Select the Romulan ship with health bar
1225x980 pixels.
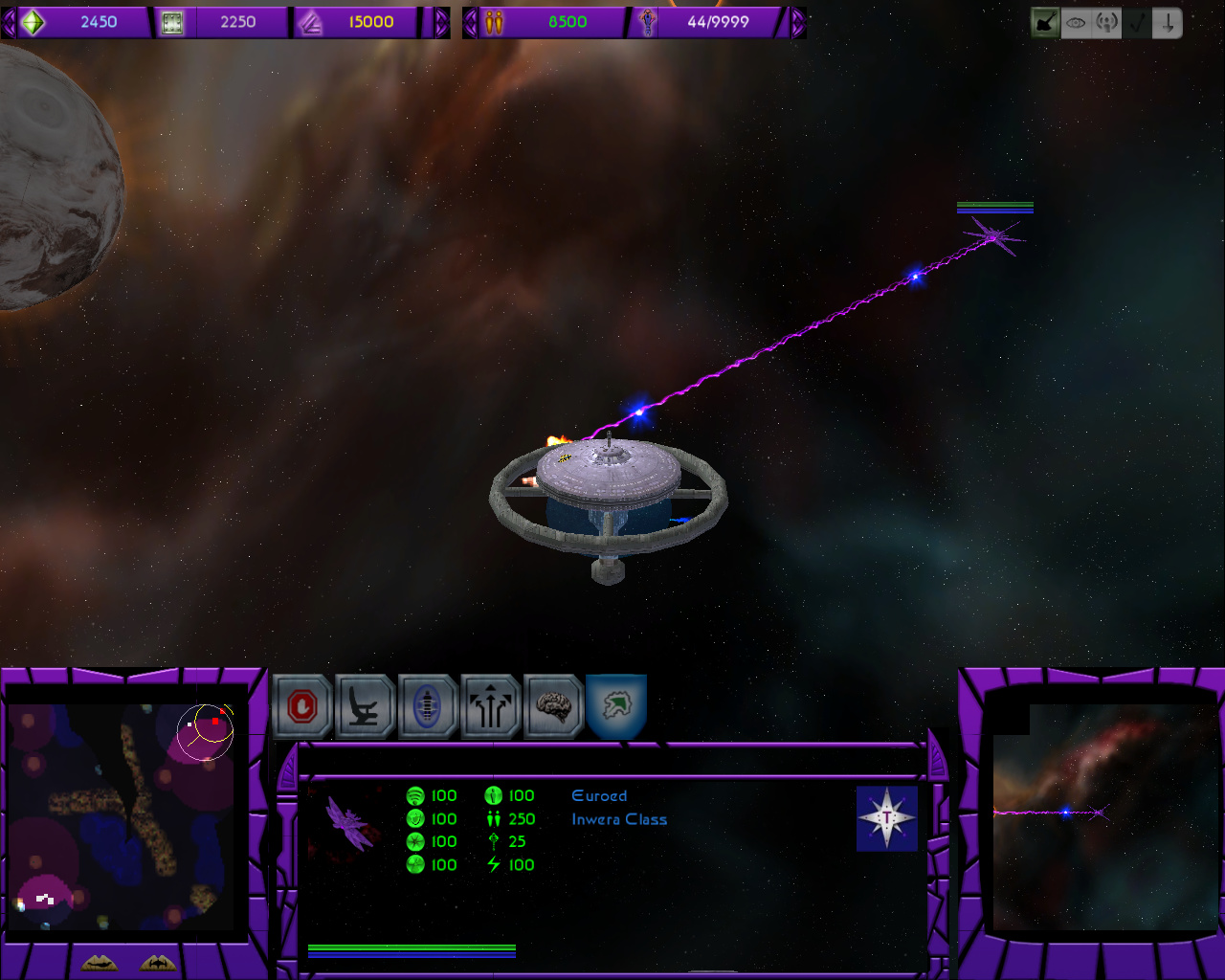994,234
